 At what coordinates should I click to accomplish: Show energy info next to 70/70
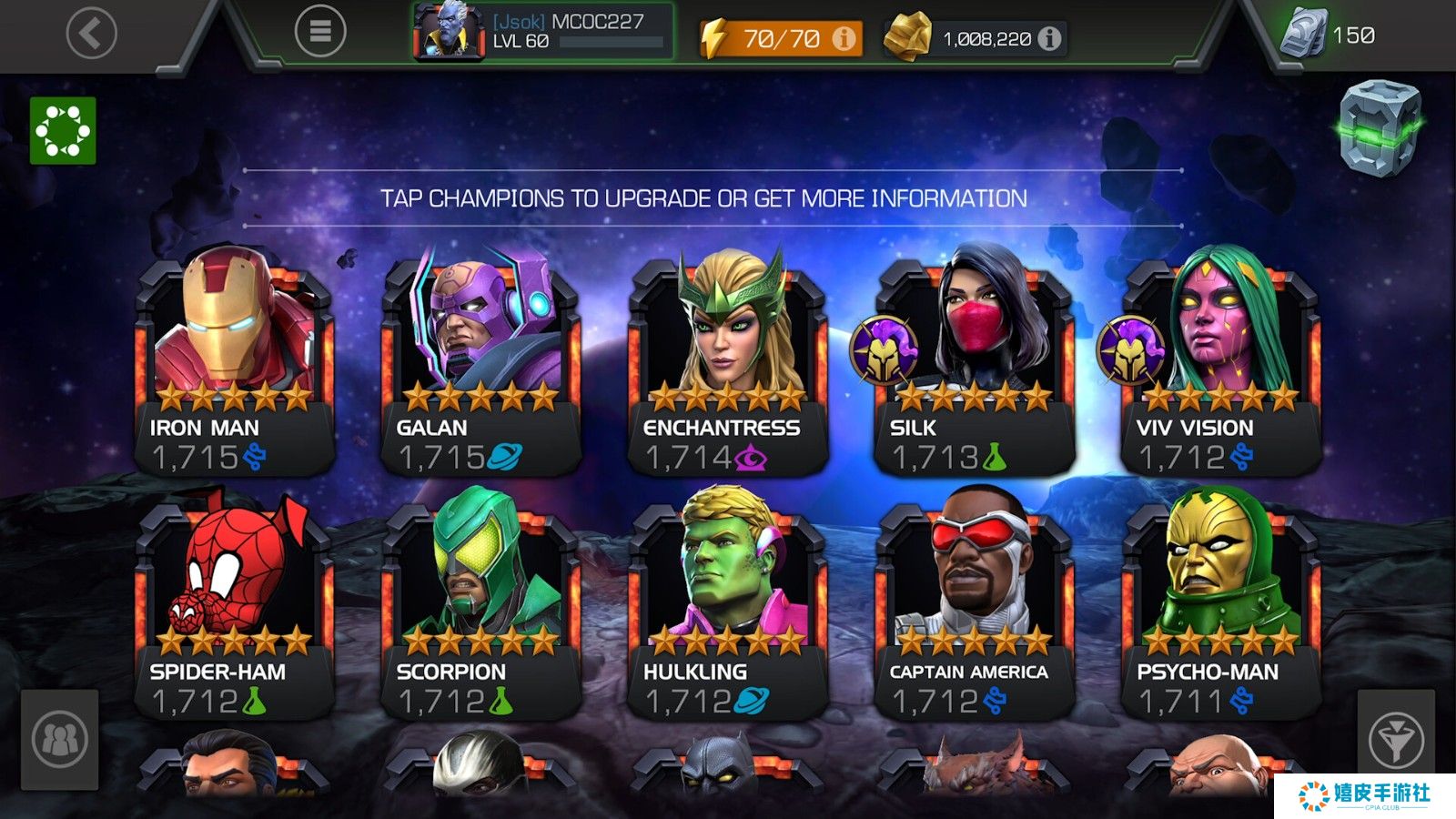(844, 38)
